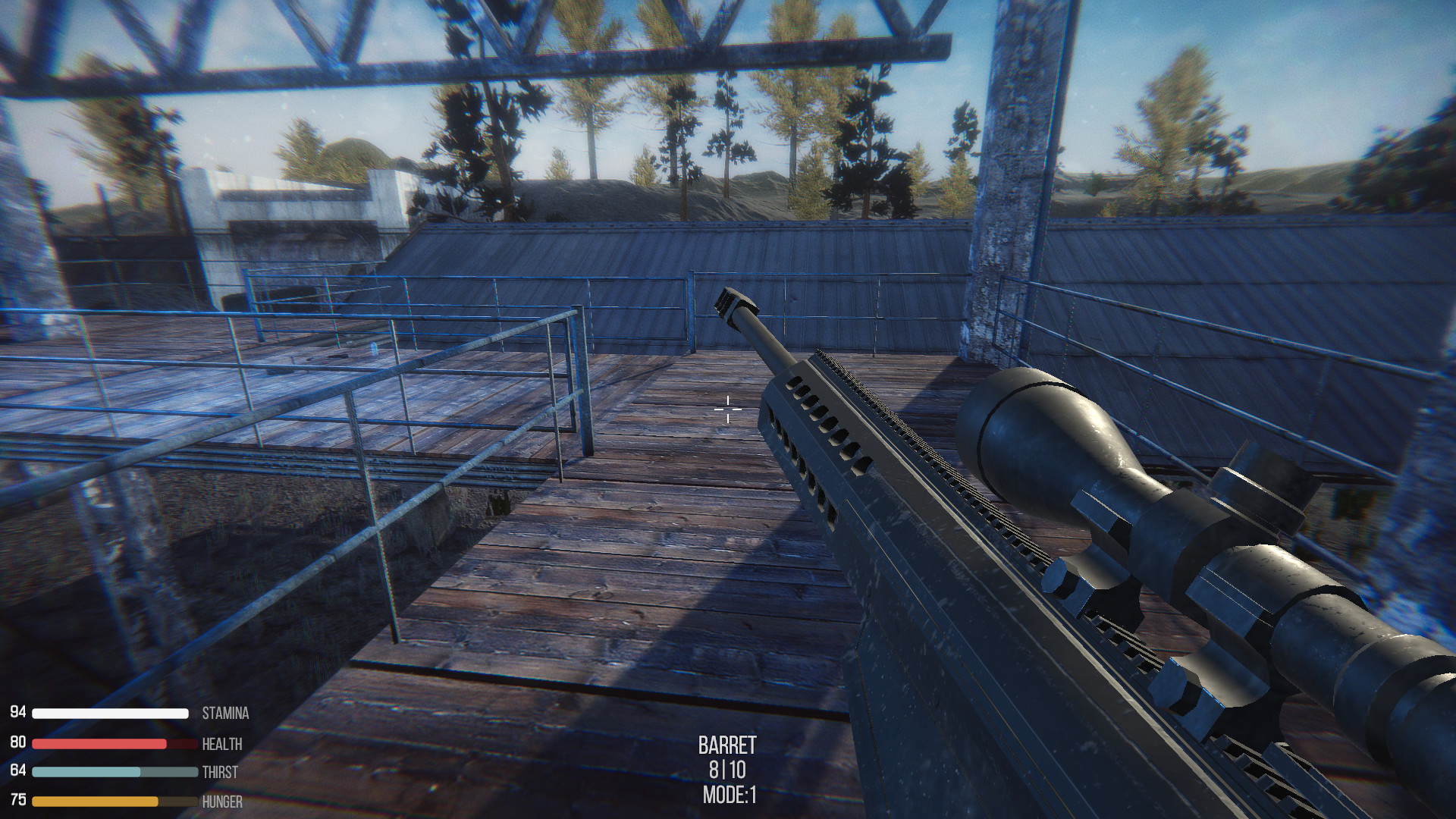1456x819 pixels.
Task: Click the HUNGER label text
Action: tap(222, 800)
